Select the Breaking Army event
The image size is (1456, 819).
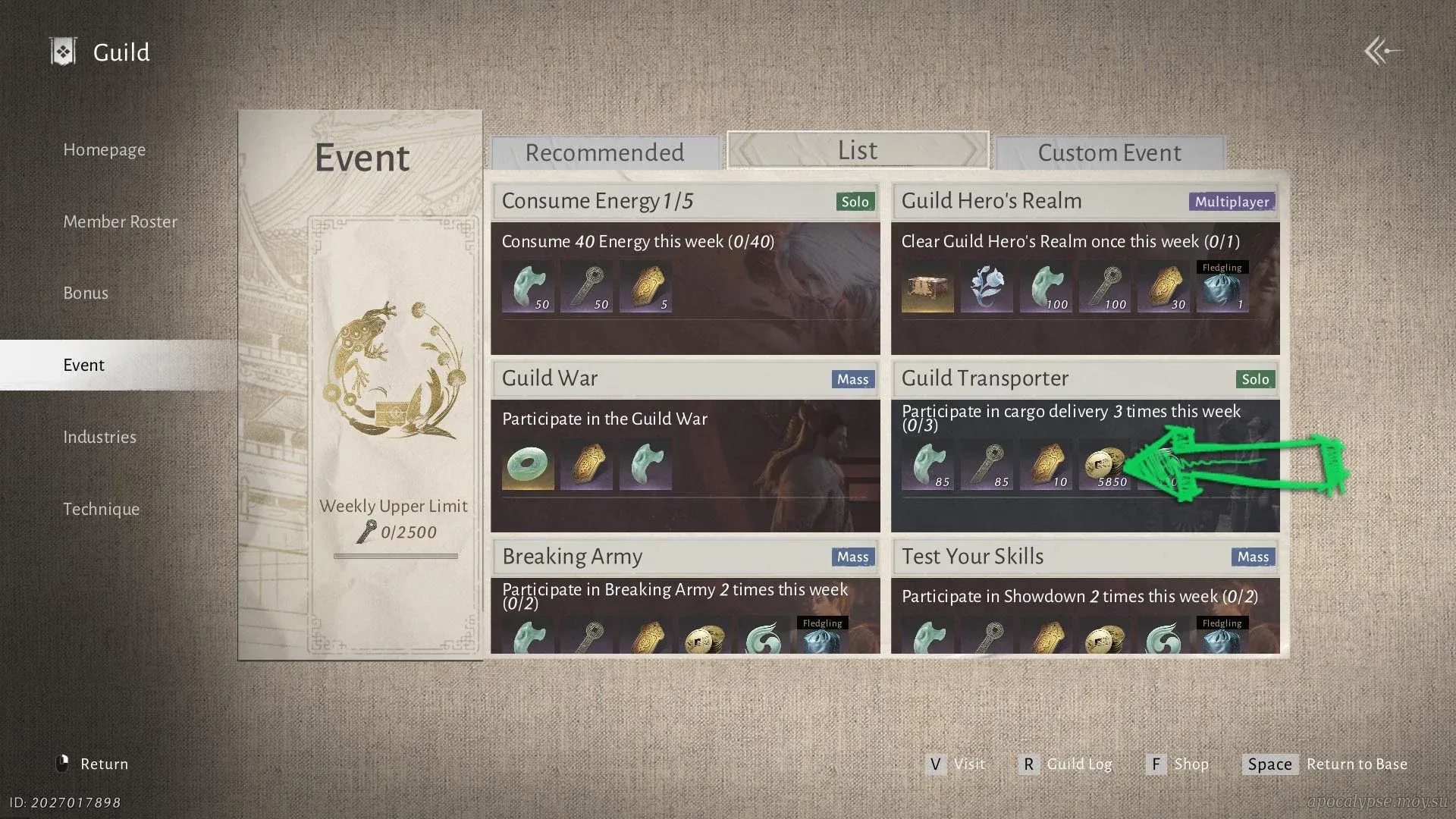[685, 597]
